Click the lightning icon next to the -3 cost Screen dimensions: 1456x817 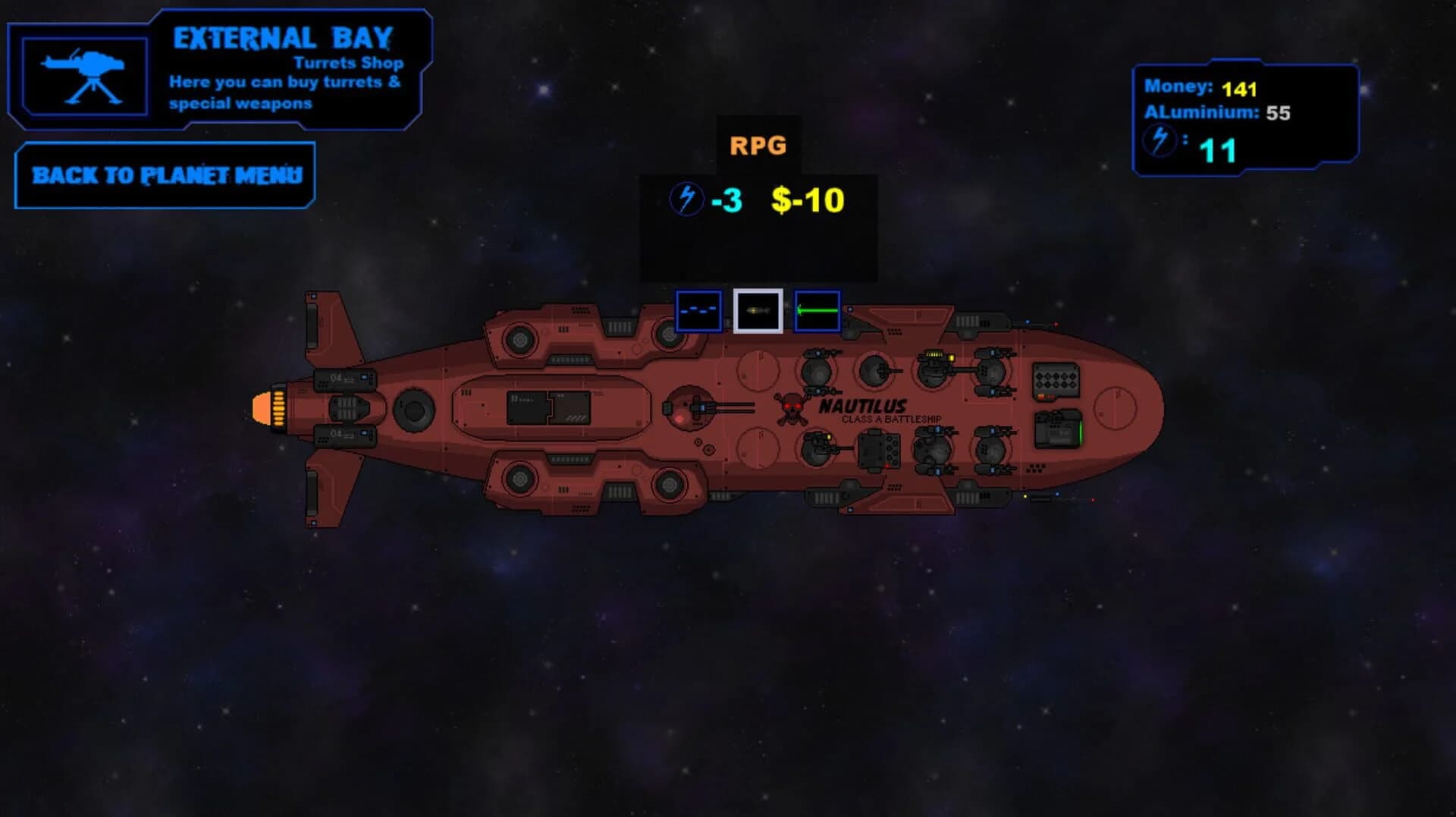click(686, 201)
